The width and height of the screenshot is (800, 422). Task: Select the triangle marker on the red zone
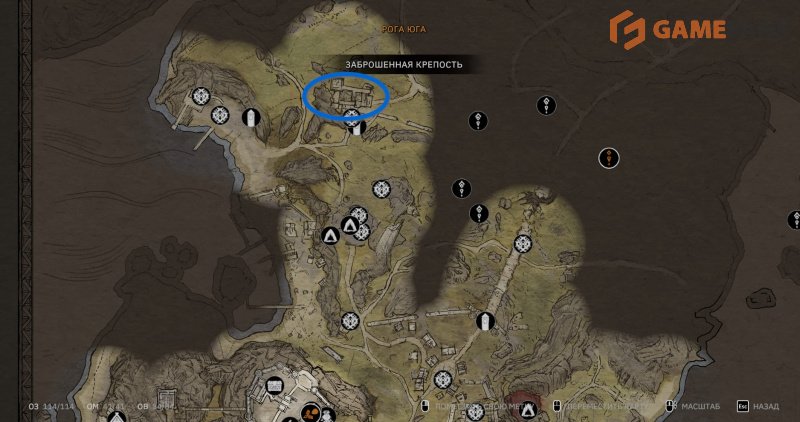click(527, 408)
